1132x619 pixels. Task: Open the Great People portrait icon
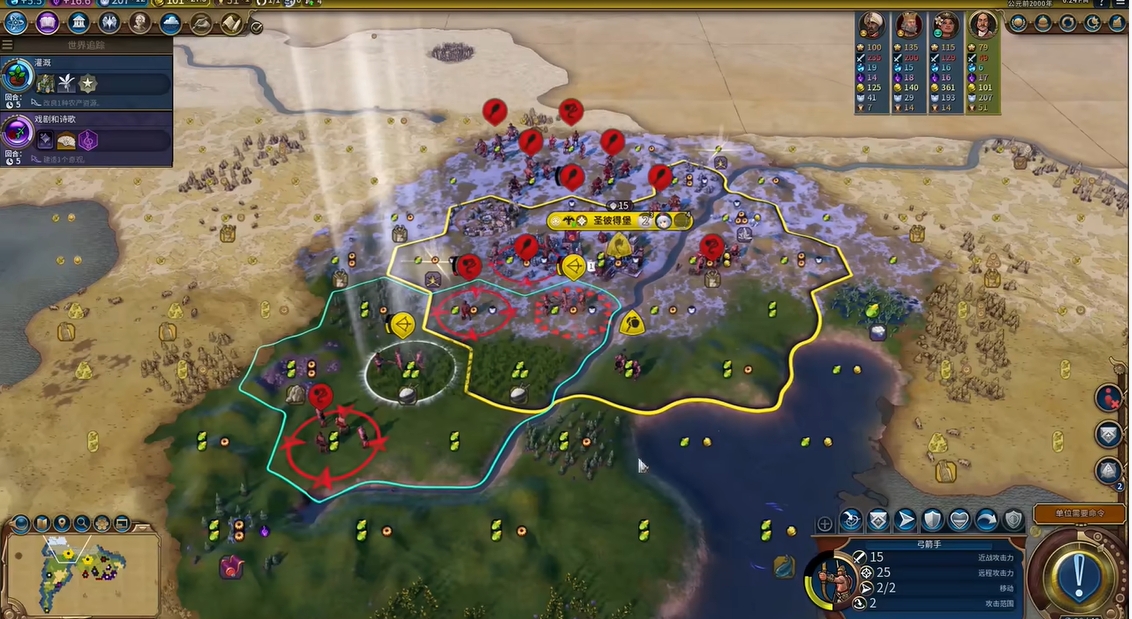140,23
